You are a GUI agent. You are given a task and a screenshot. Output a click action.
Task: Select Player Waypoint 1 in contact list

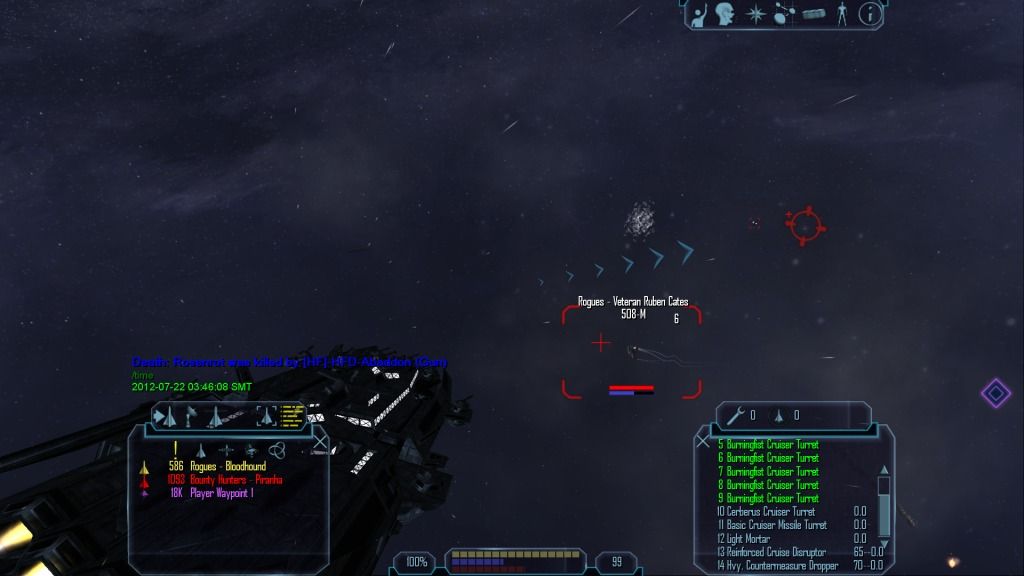(221, 493)
